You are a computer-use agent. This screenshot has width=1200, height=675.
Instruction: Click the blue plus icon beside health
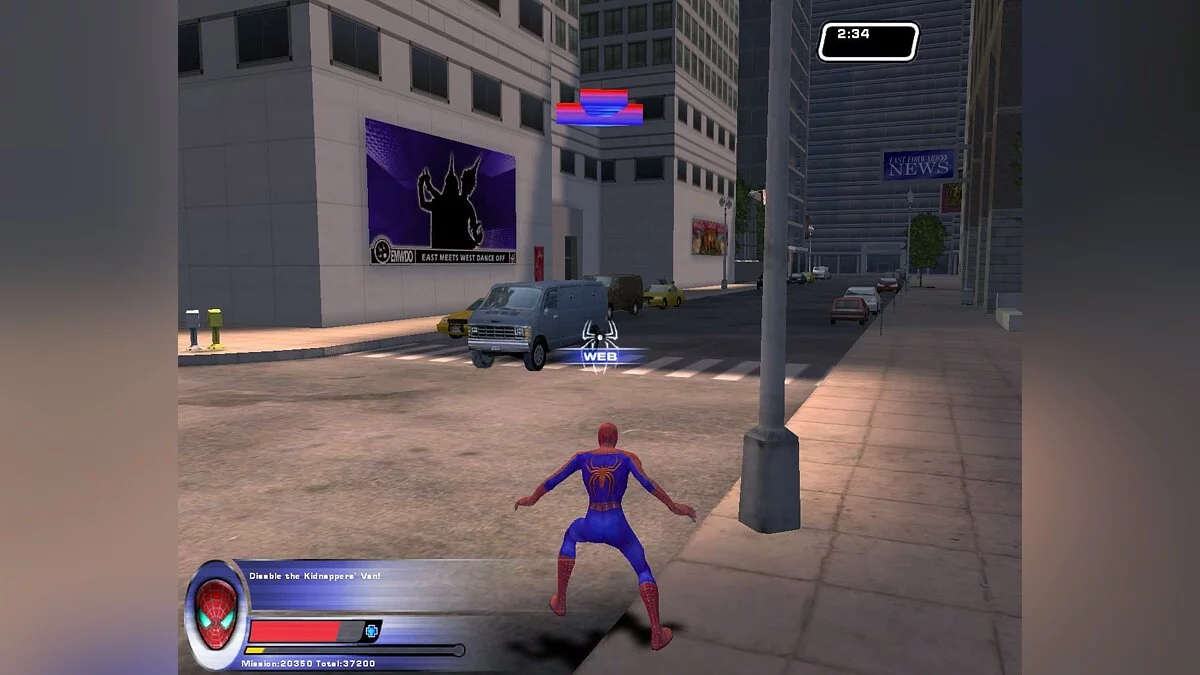tap(372, 631)
